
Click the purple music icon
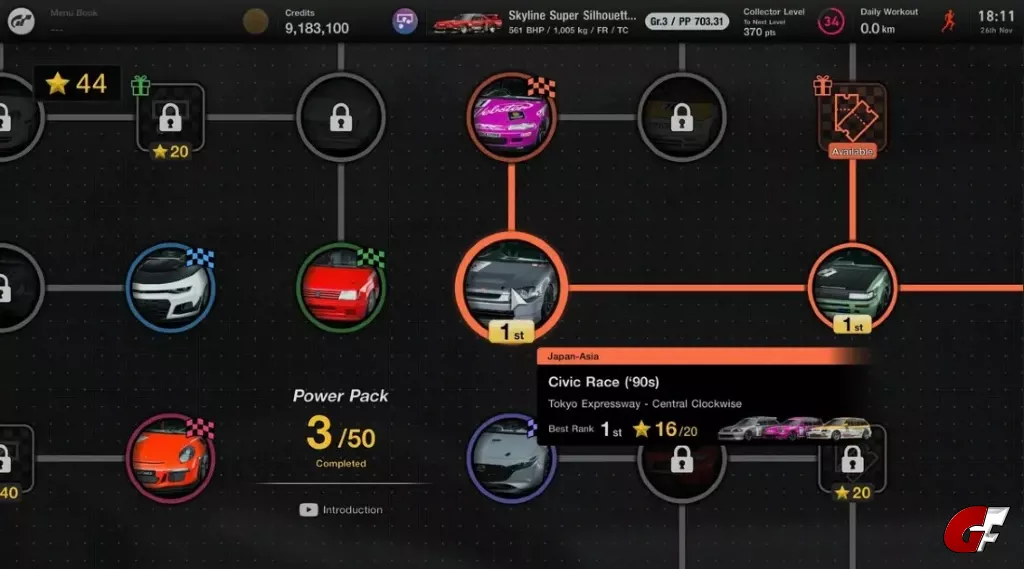click(x=405, y=21)
